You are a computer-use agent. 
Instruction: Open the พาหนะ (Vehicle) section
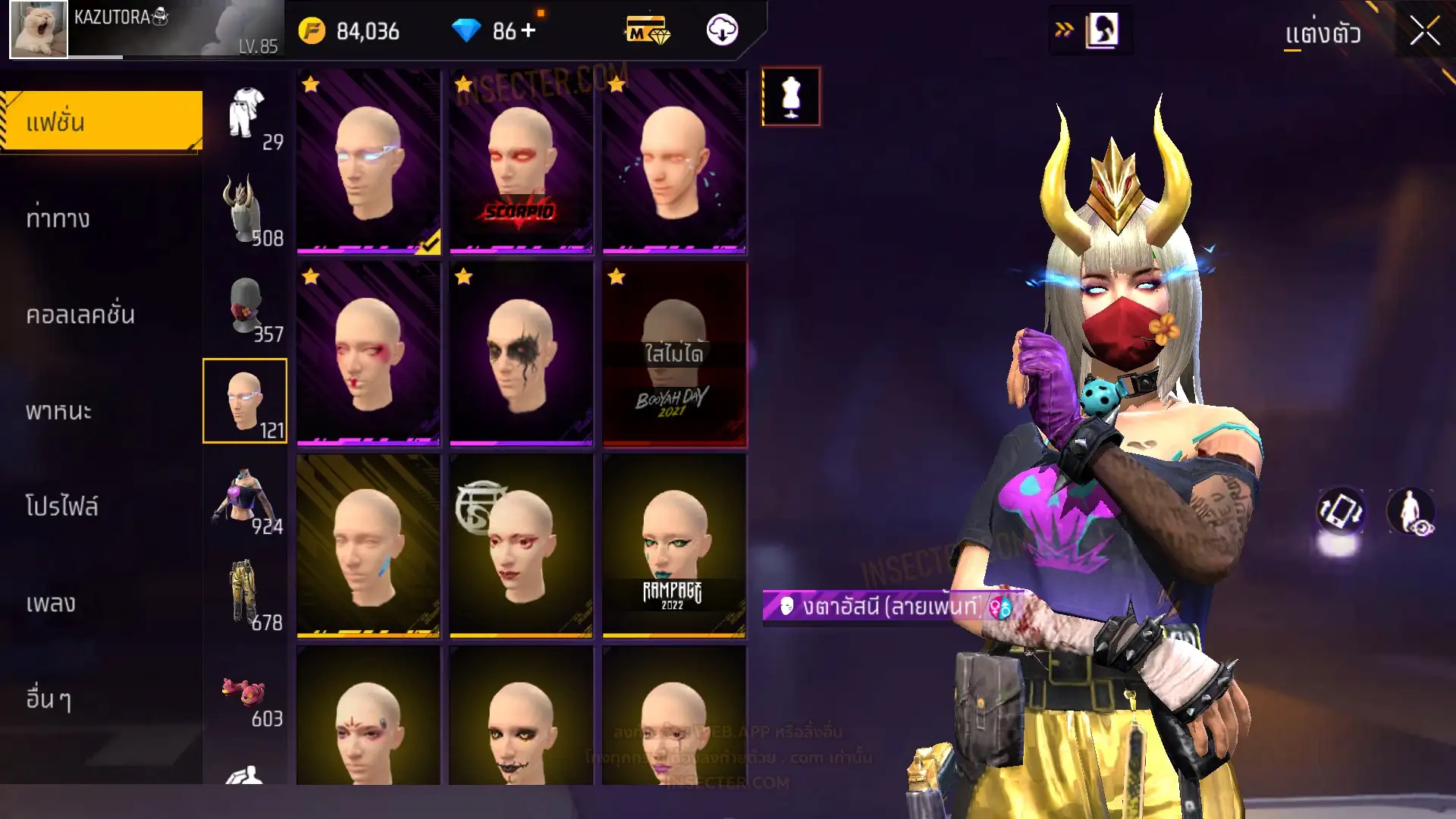[58, 411]
